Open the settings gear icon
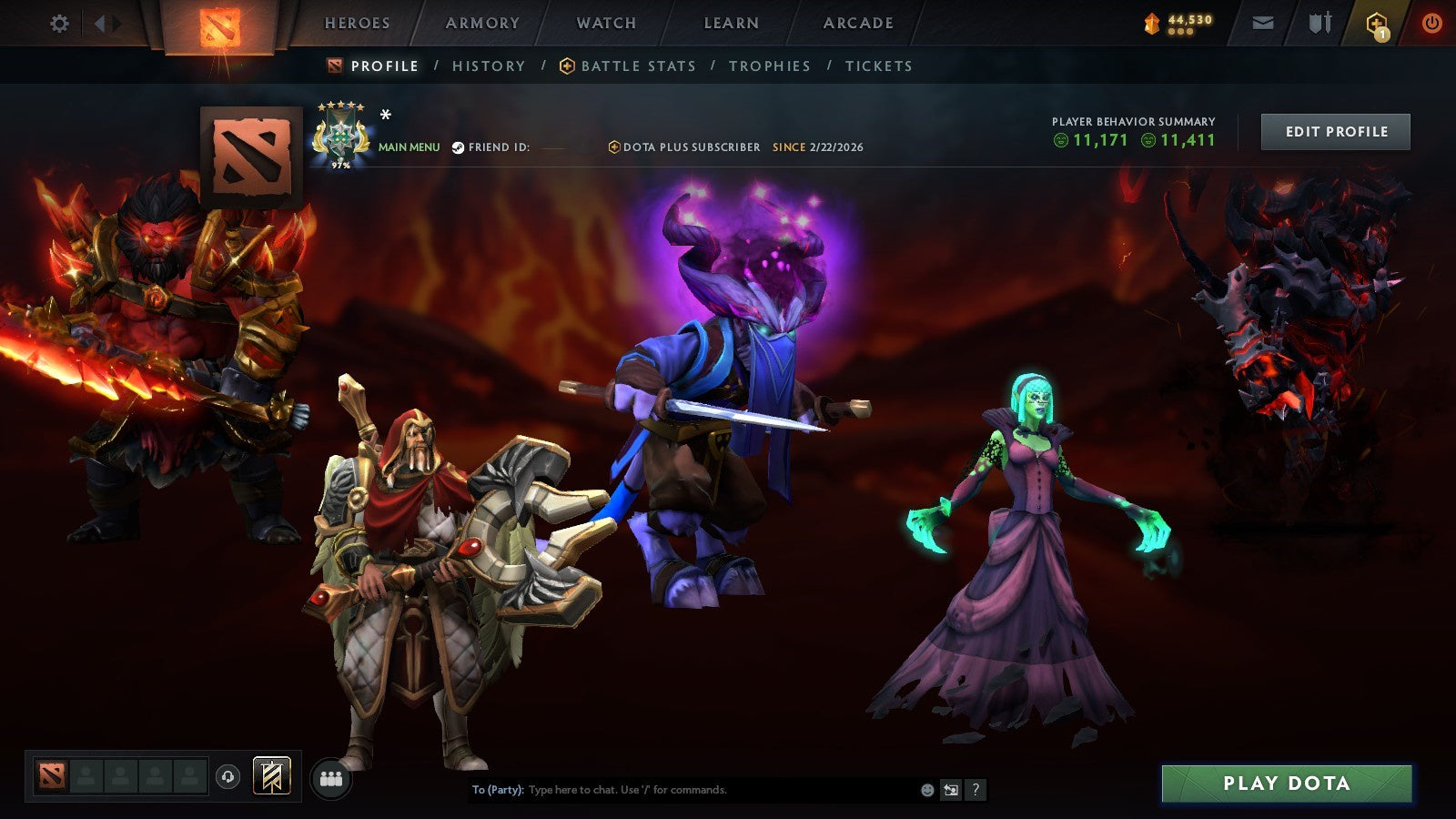 (59, 23)
